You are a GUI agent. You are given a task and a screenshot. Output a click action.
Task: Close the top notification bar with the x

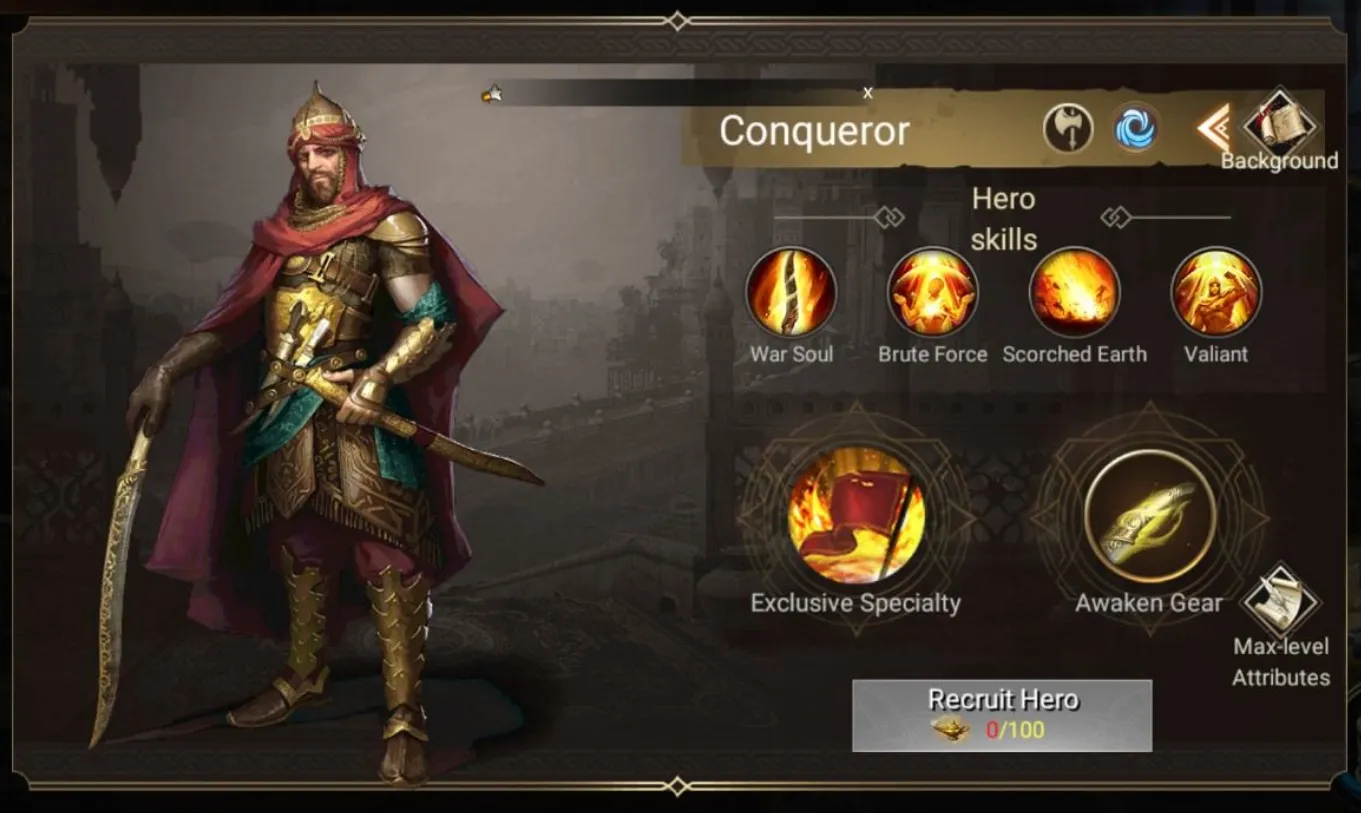coord(868,92)
